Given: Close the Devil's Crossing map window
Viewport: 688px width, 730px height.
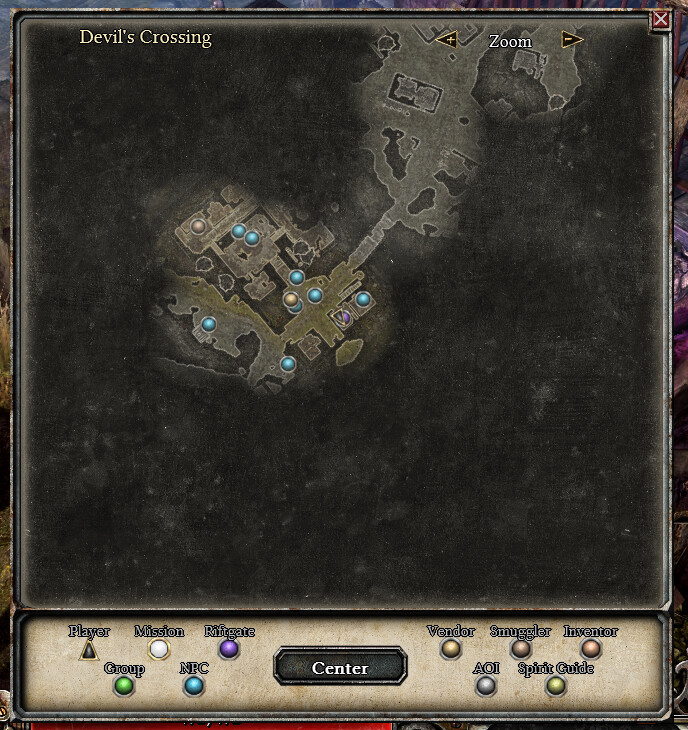Looking at the screenshot, I should point(660,20).
